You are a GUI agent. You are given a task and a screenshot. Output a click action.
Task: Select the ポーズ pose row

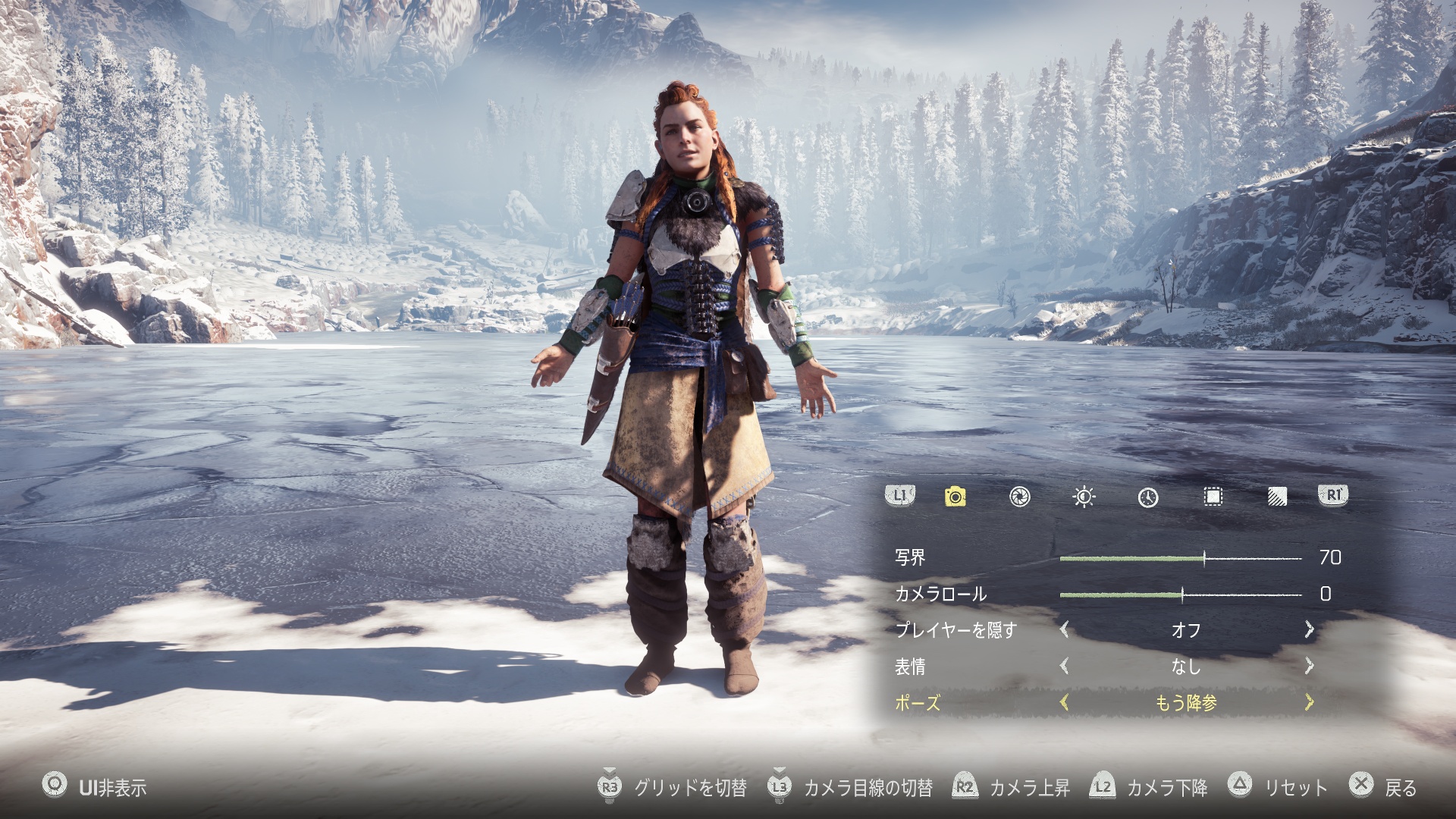click(x=918, y=703)
